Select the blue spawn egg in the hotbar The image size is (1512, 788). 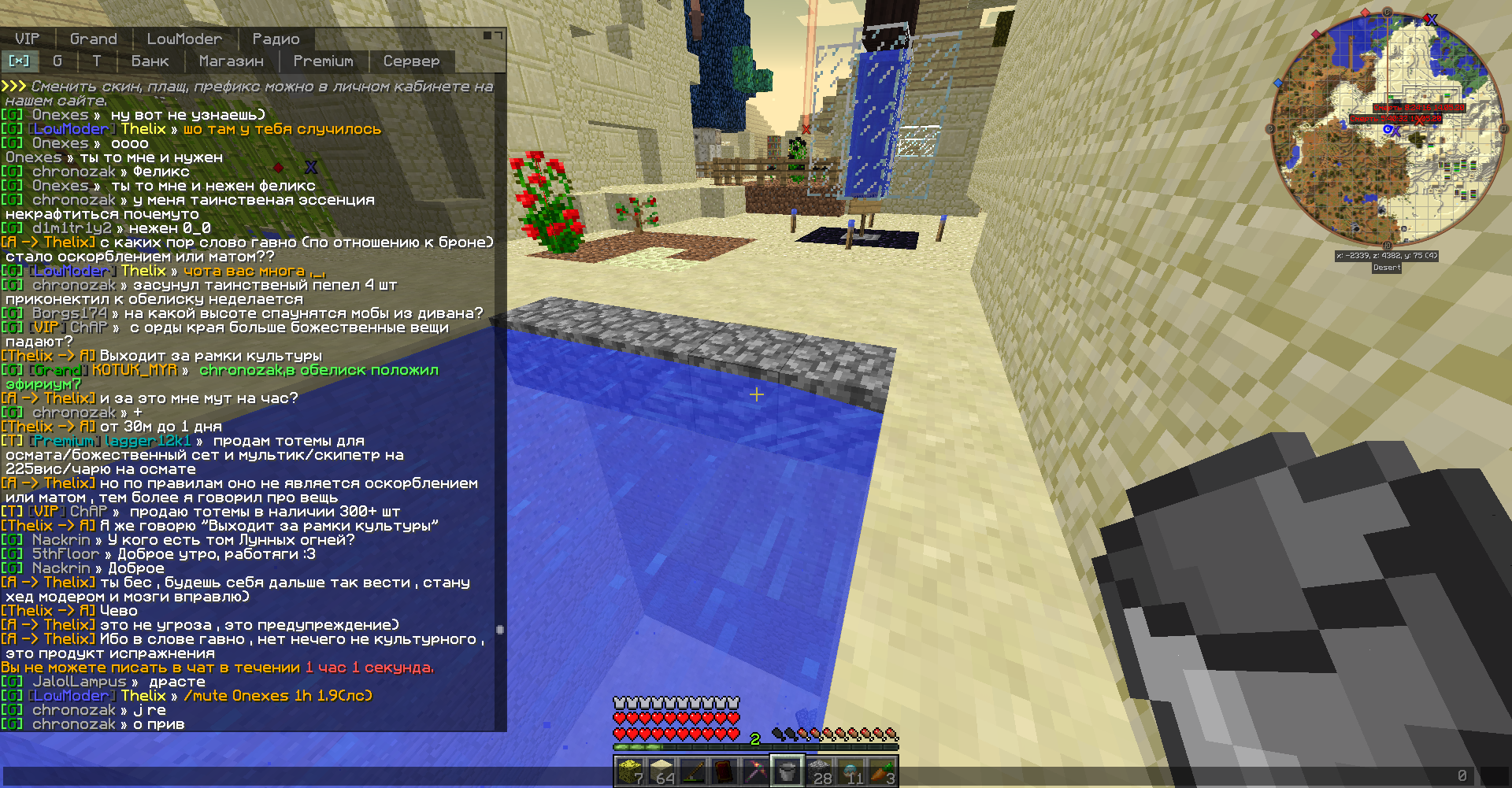[851, 771]
